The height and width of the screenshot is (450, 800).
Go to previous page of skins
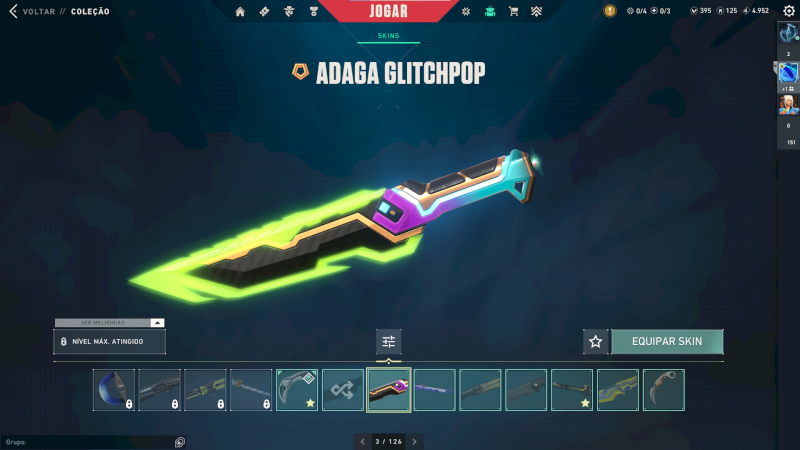coord(362,441)
